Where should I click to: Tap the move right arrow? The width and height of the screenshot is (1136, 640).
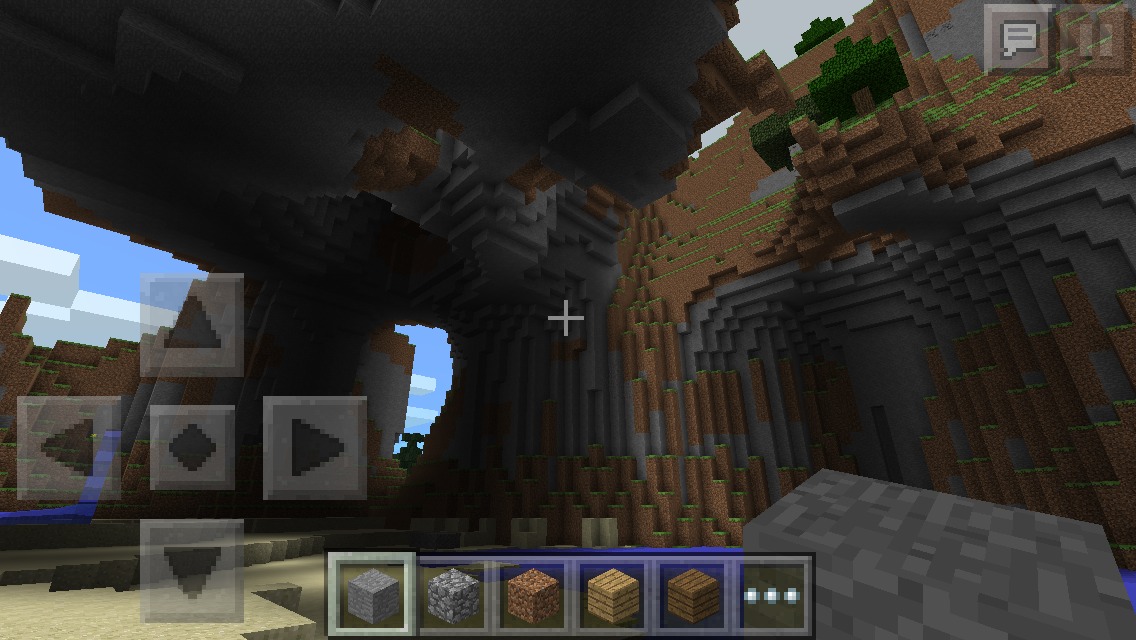pyautogui.click(x=314, y=447)
